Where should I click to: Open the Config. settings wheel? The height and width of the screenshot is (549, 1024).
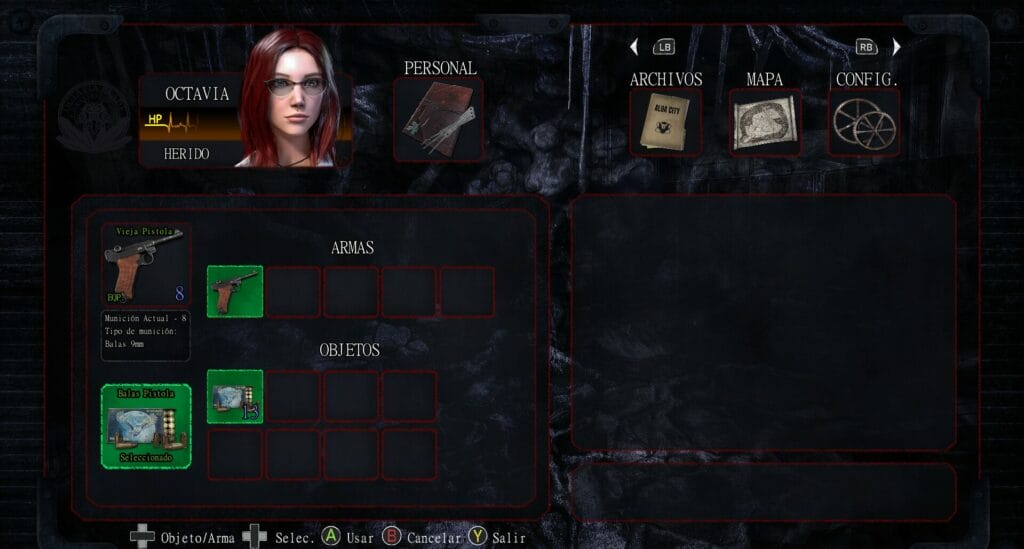click(864, 122)
